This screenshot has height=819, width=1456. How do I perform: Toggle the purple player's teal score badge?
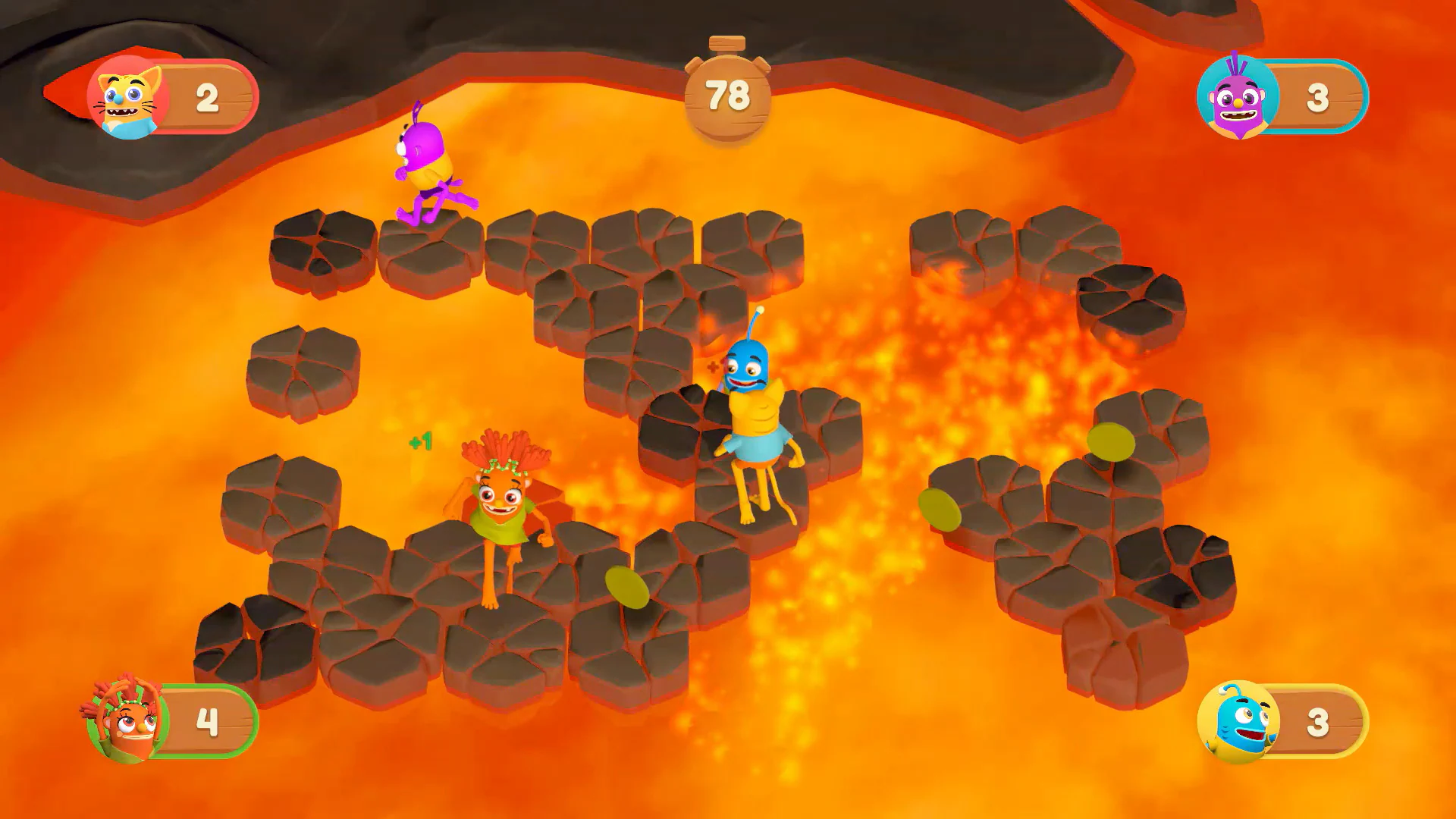[1289, 95]
